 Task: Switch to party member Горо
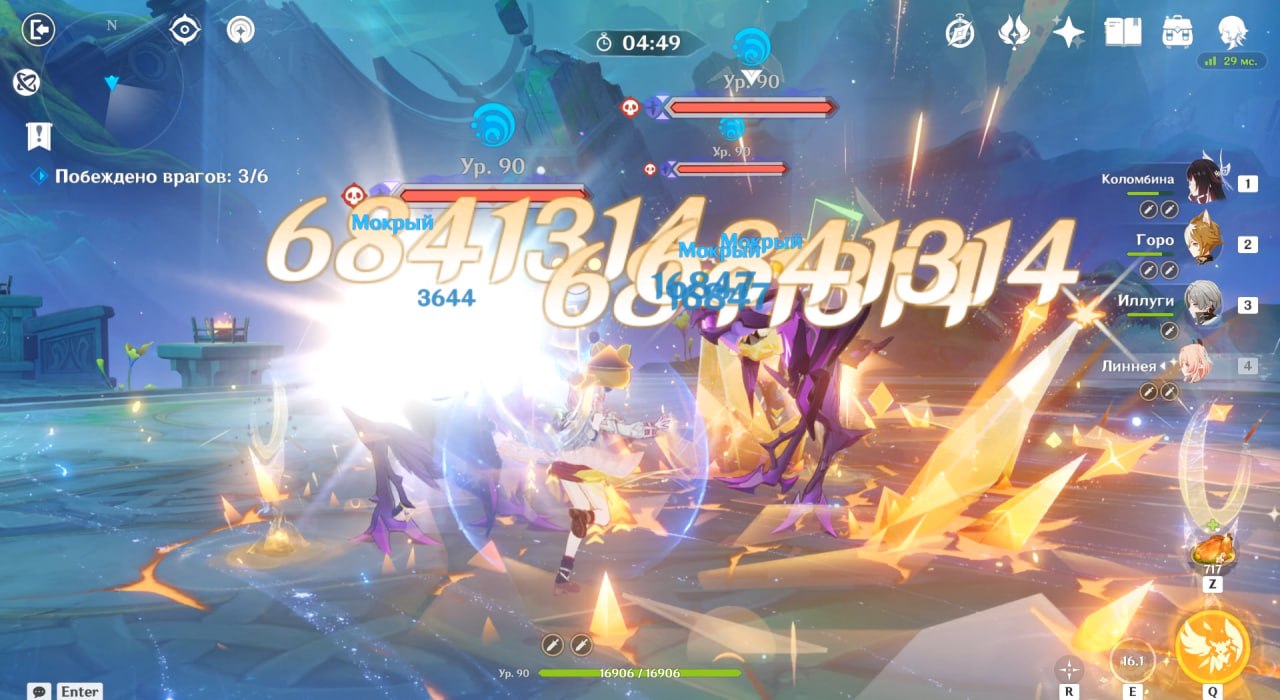pos(1203,242)
